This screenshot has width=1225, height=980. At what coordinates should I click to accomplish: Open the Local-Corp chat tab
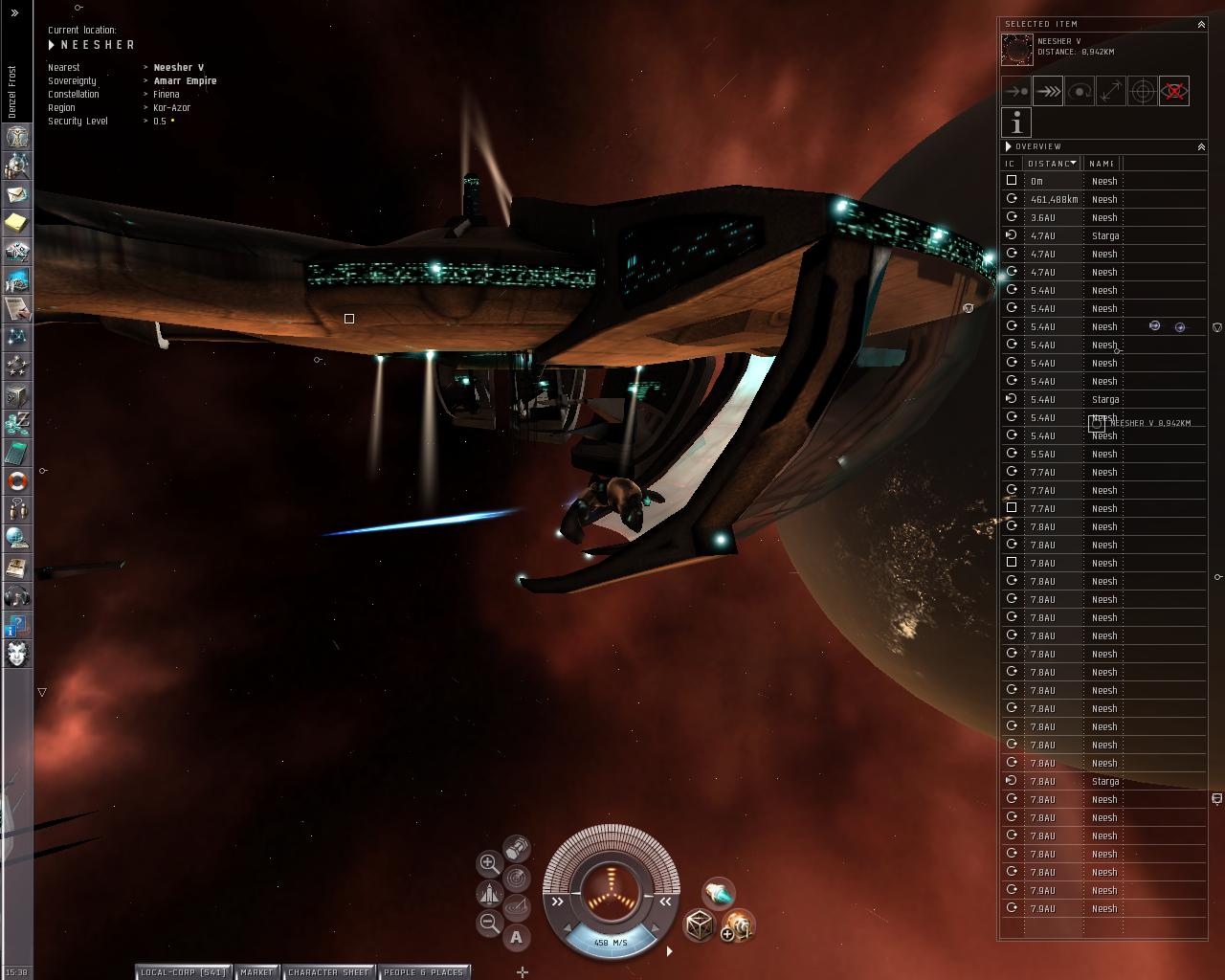tap(182, 972)
